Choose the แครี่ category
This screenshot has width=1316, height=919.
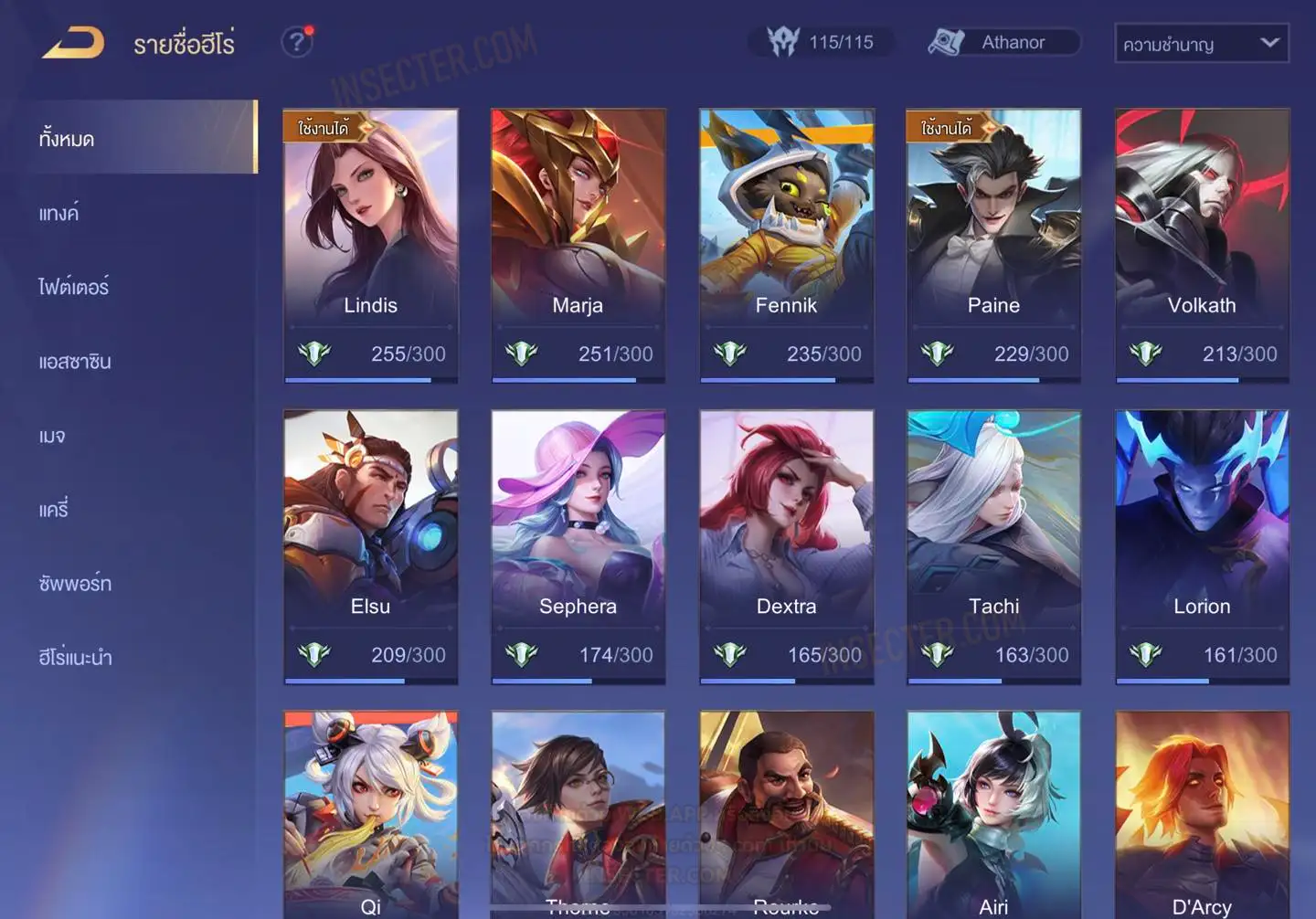tap(54, 510)
